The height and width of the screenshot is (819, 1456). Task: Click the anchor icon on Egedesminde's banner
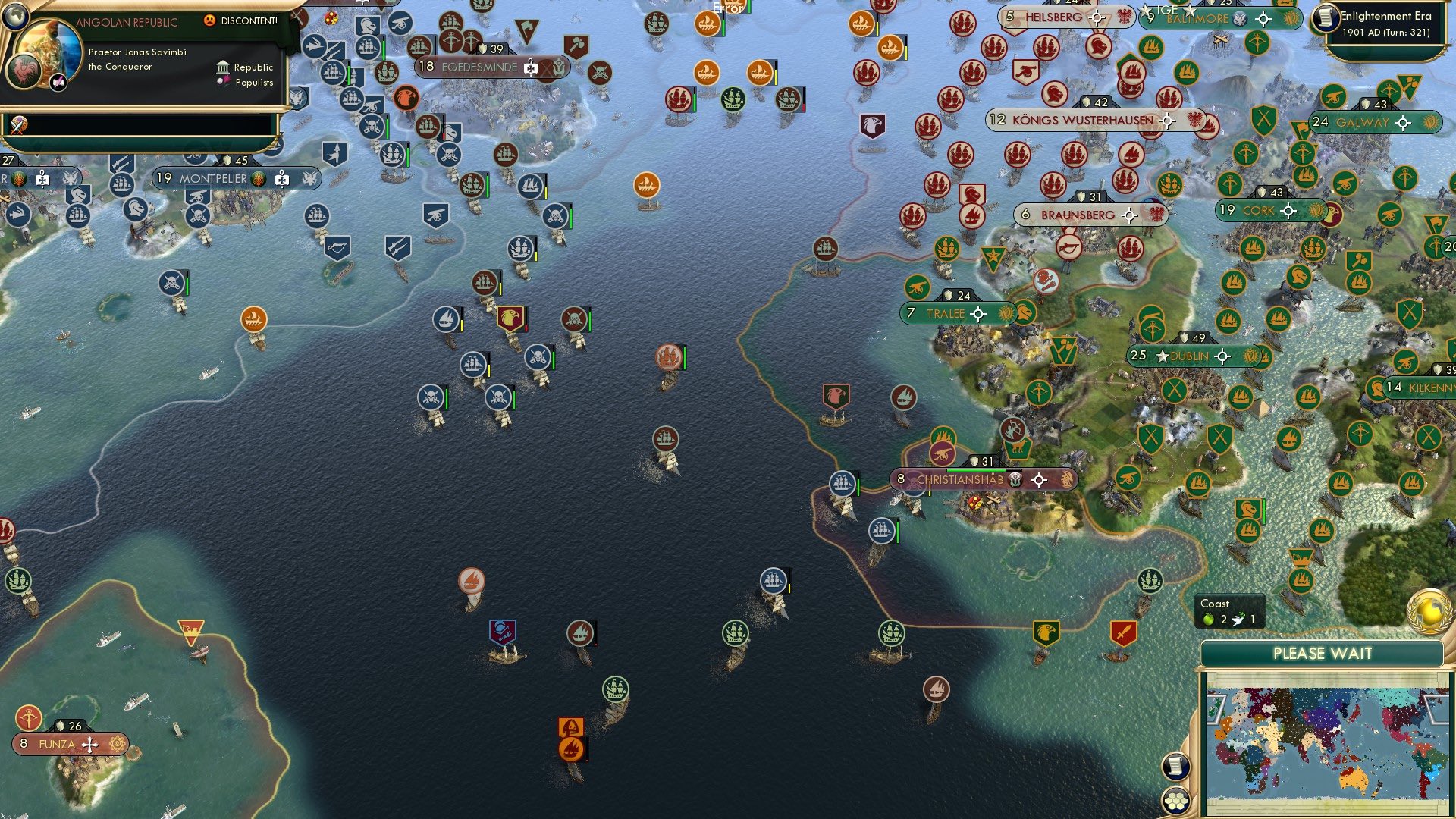click(559, 67)
